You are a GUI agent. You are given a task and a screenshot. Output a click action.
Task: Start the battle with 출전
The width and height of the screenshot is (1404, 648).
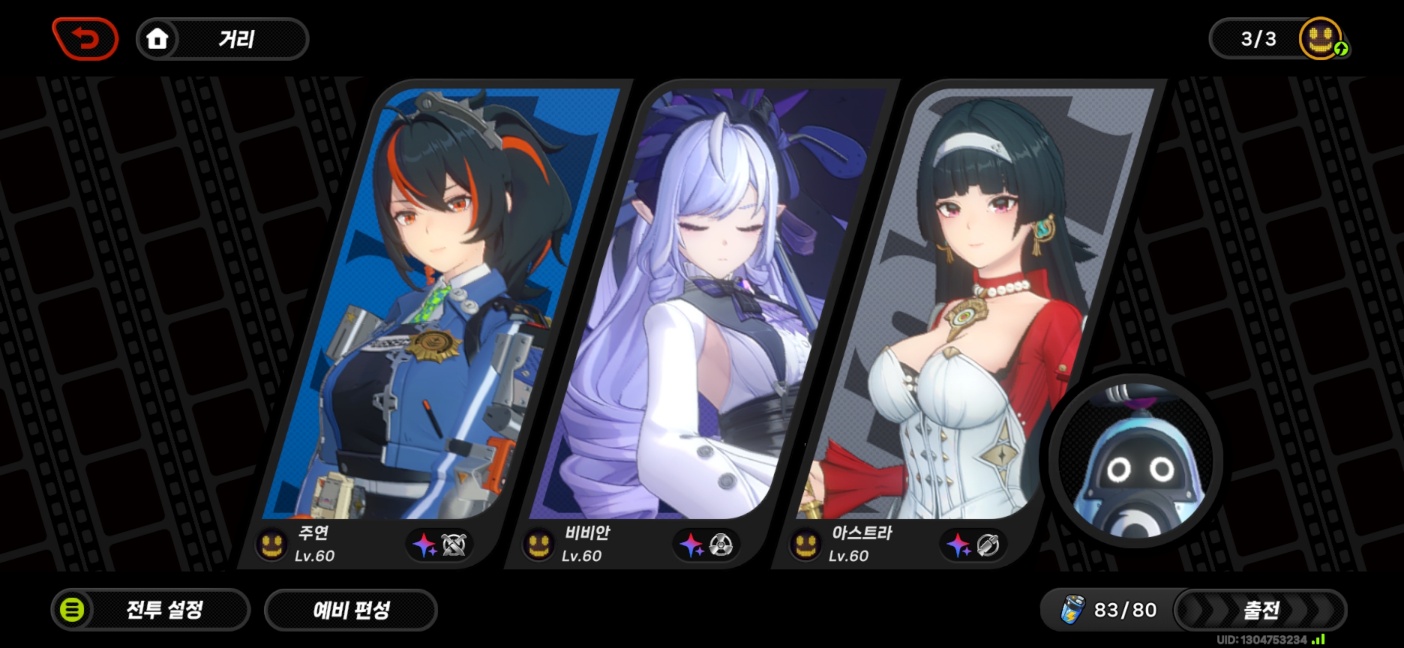point(1260,609)
